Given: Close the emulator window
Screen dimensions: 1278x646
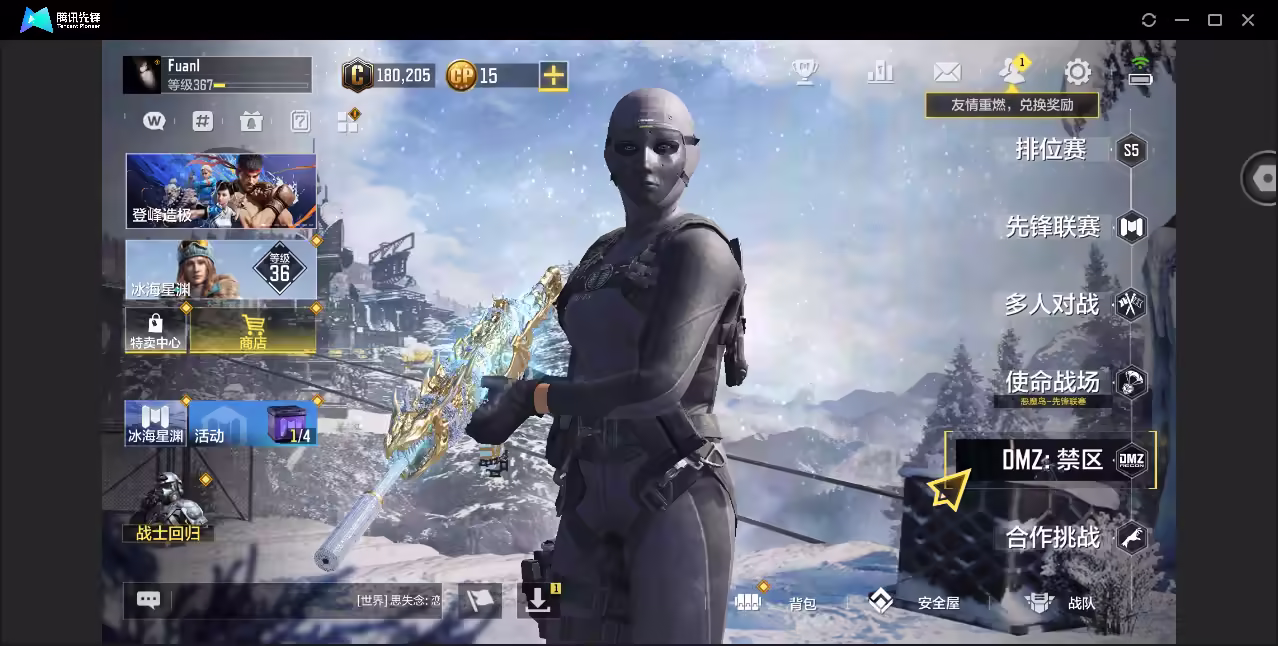Looking at the screenshot, I should (1248, 20).
